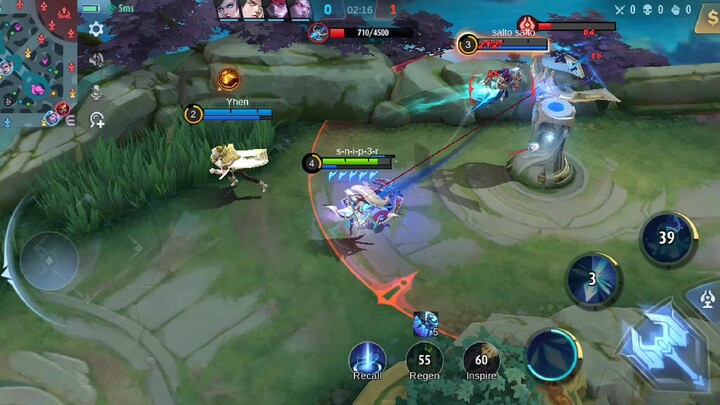The image size is (720, 405).
Task: Click the add-signal icon below the microphone
Action: [x=97, y=120]
